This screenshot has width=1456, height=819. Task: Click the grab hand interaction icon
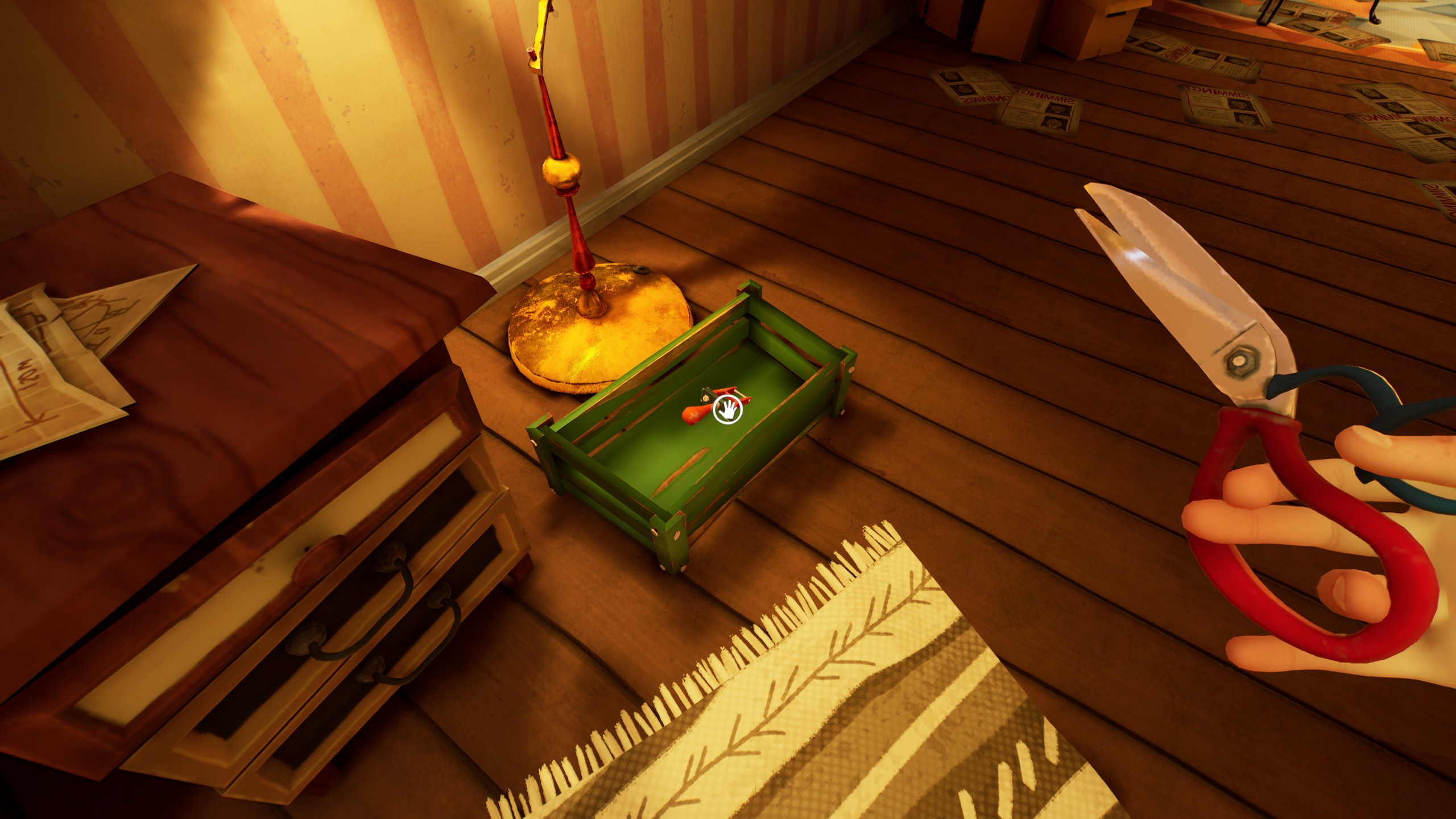(728, 410)
